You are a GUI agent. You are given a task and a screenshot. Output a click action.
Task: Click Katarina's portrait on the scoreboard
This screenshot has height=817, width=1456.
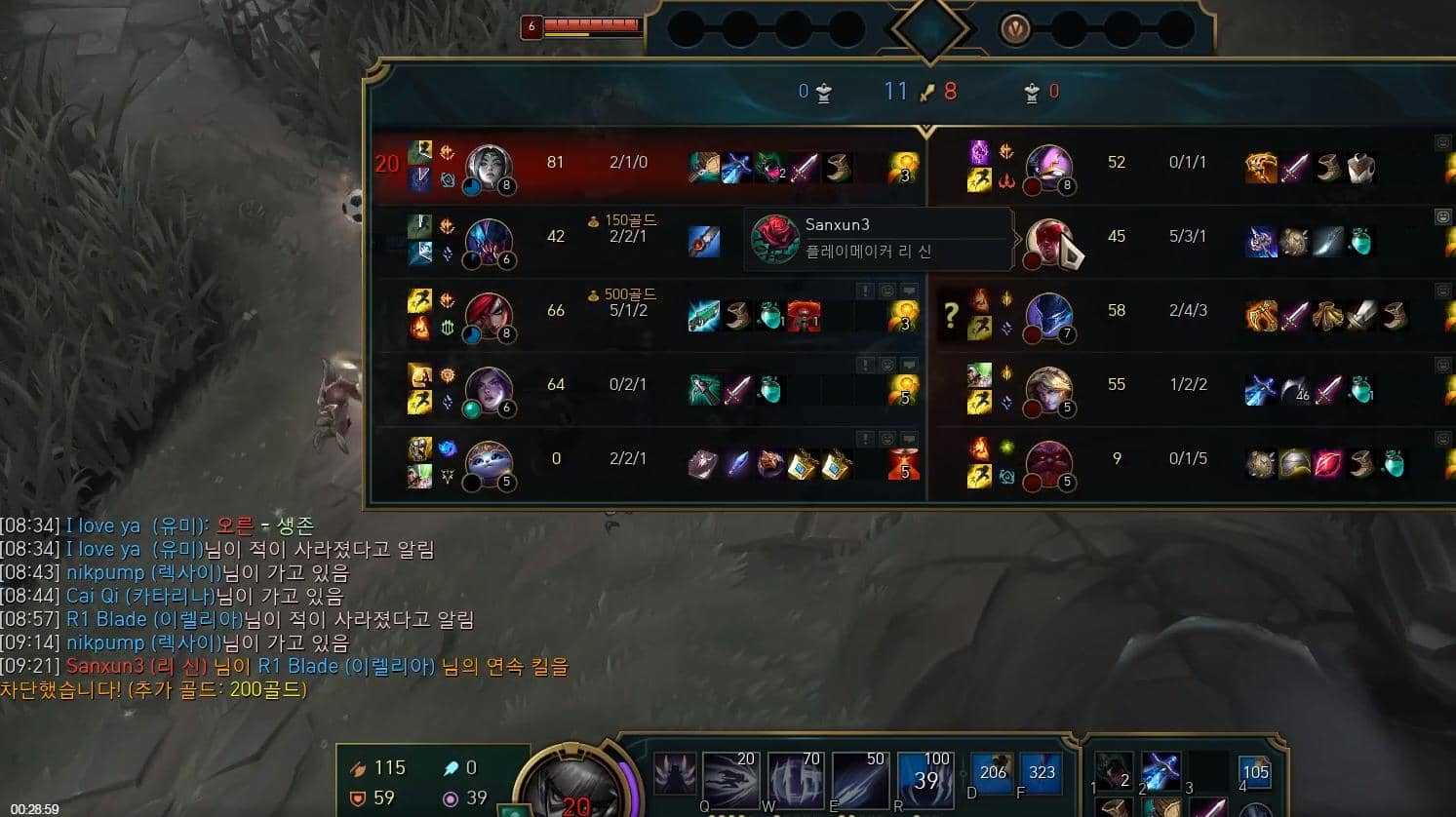click(x=488, y=312)
